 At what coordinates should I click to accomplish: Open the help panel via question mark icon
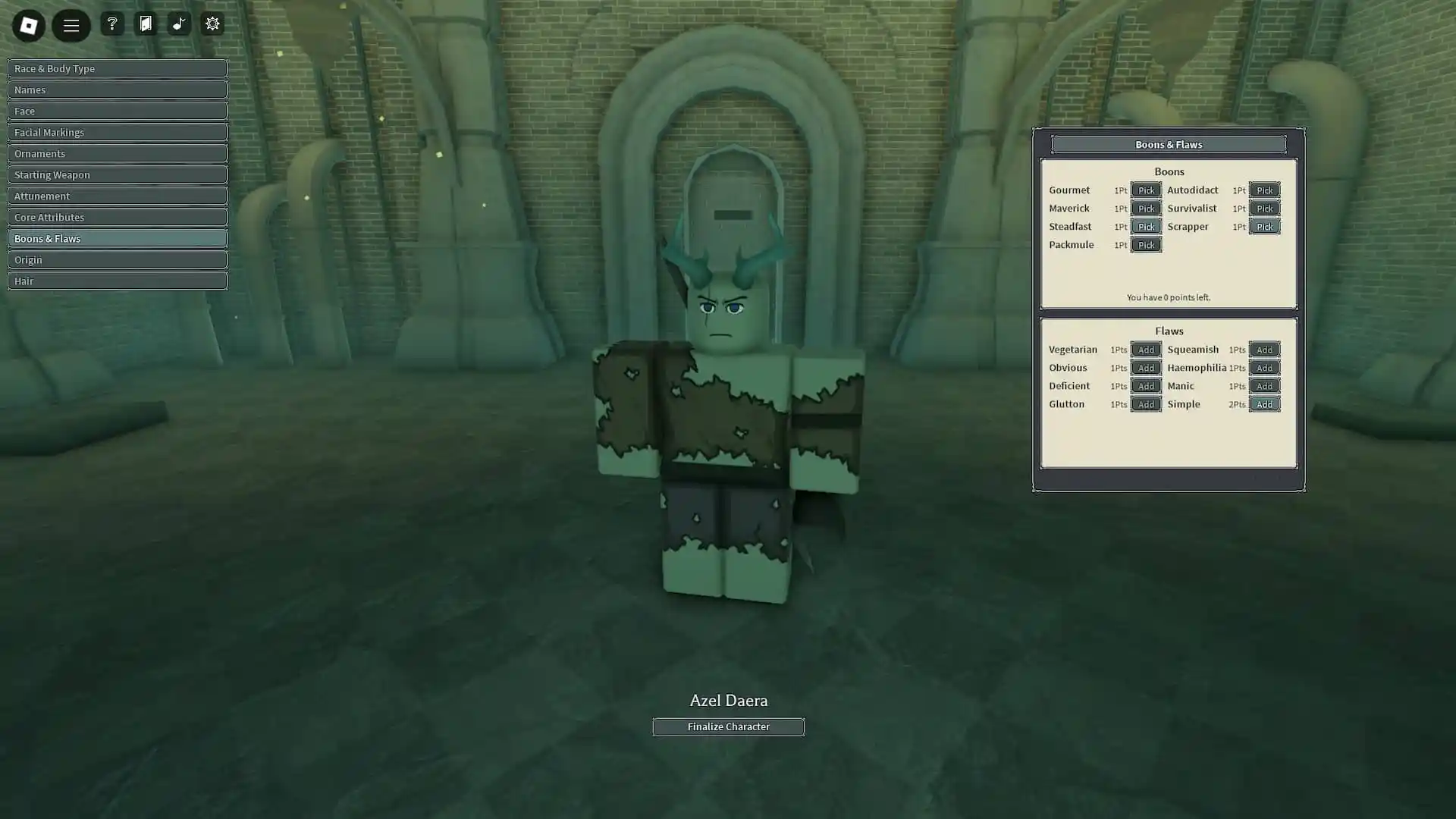[112, 24]
